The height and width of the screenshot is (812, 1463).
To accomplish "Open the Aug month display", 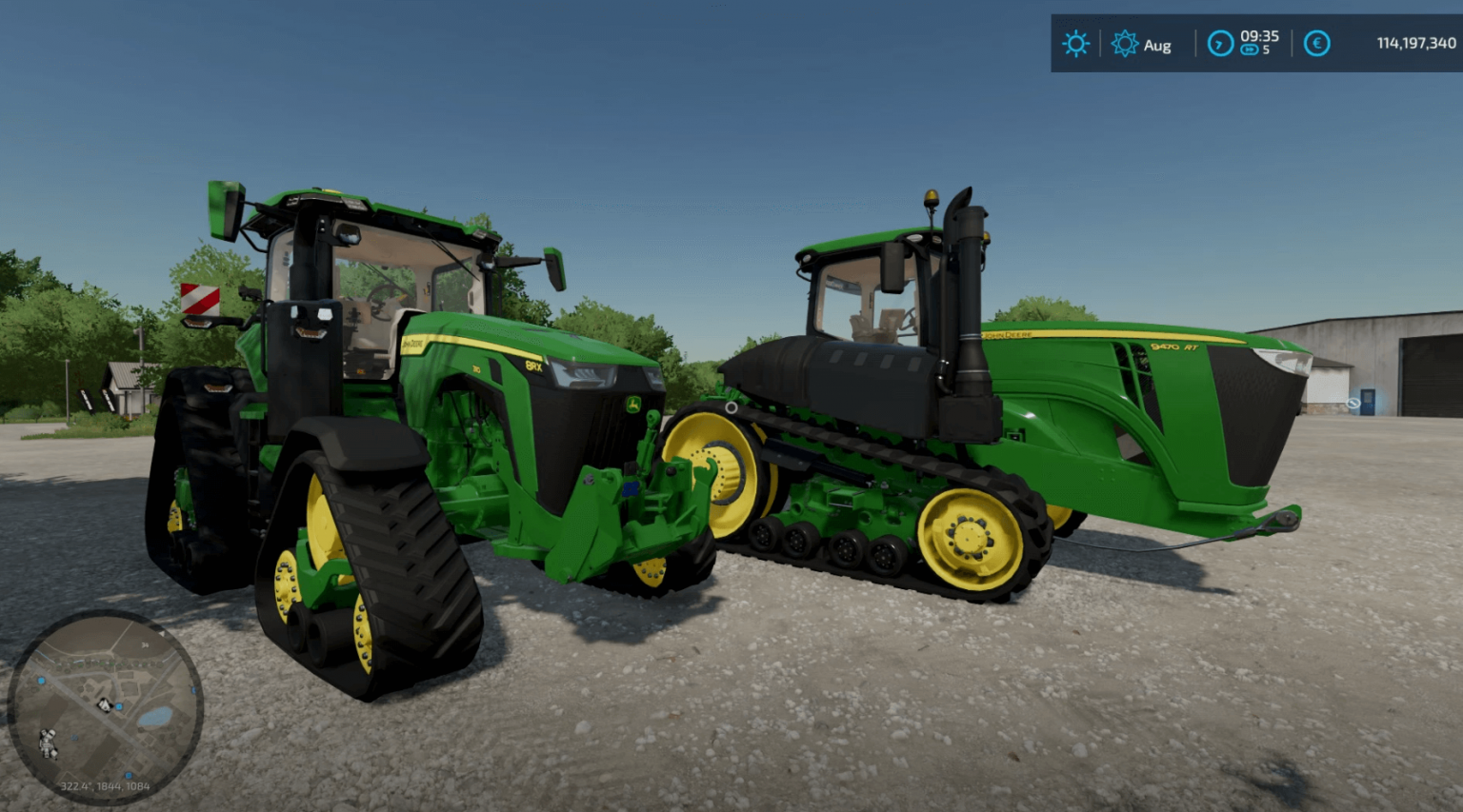I will (1158, 45).
